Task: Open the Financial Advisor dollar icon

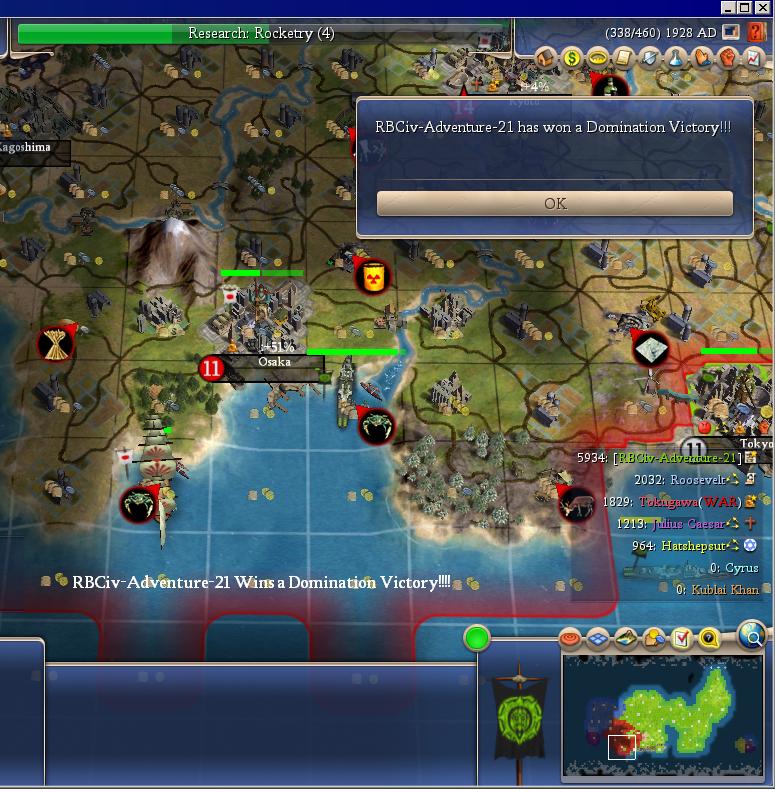Action: (572, 58)
